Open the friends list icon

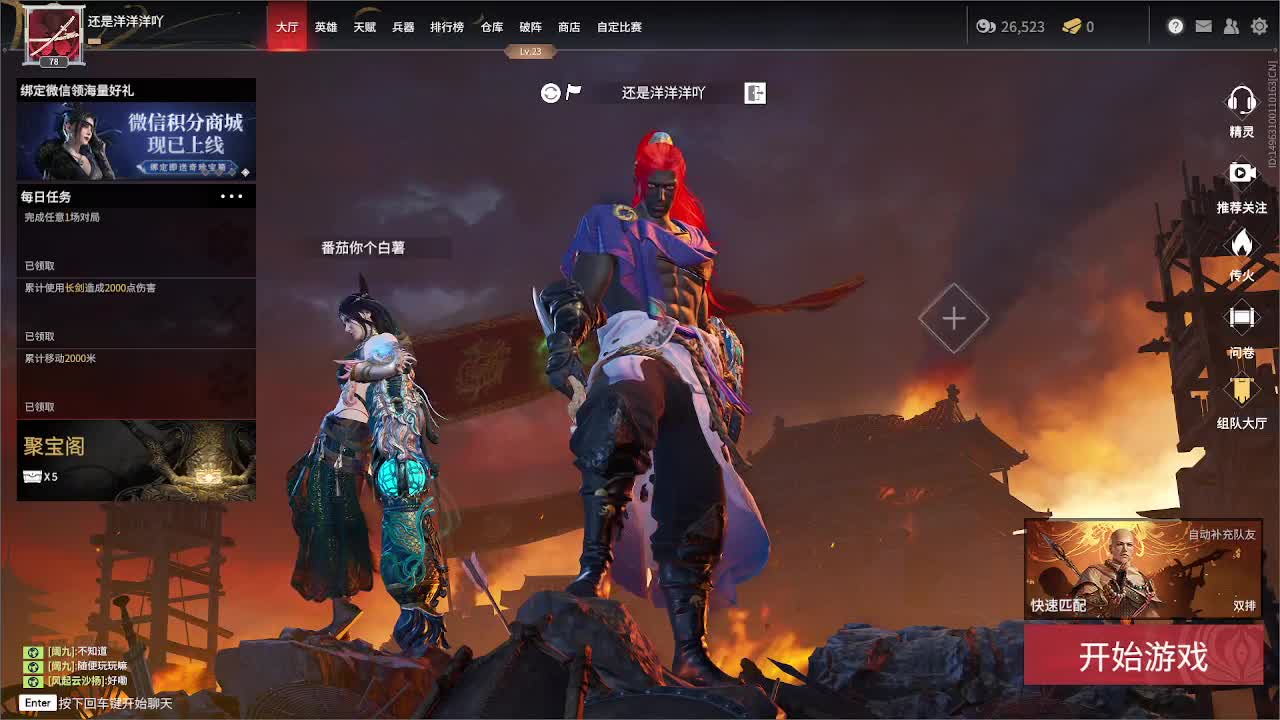pyautogui.click(x=1231, y=26)
